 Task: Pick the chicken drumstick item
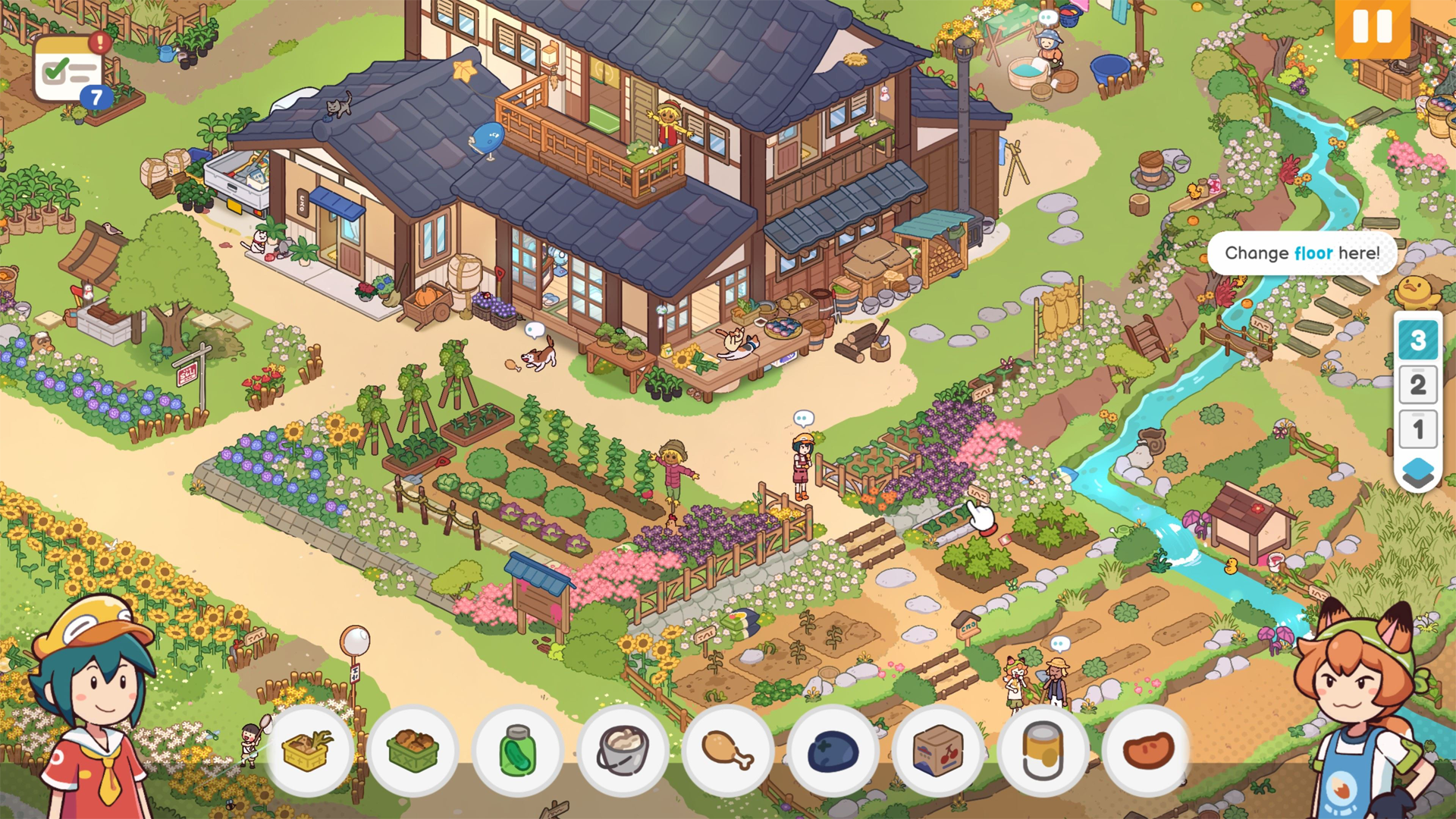click(727, 750)
